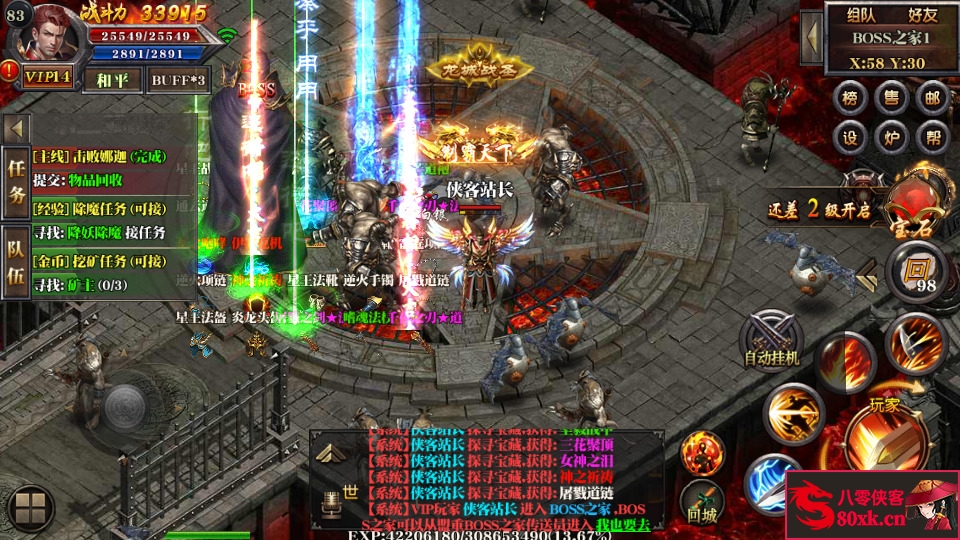Open the 设 settings button
Screen dimensions: 960x540
click(850, 138)
